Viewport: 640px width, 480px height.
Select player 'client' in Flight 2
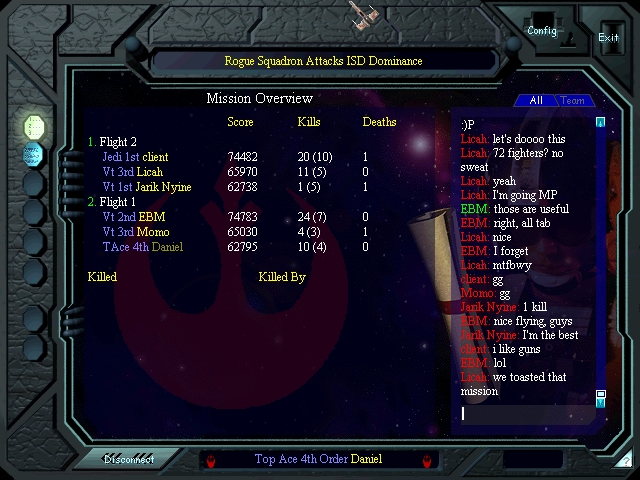pyautogui.click(x=135, y=157)
